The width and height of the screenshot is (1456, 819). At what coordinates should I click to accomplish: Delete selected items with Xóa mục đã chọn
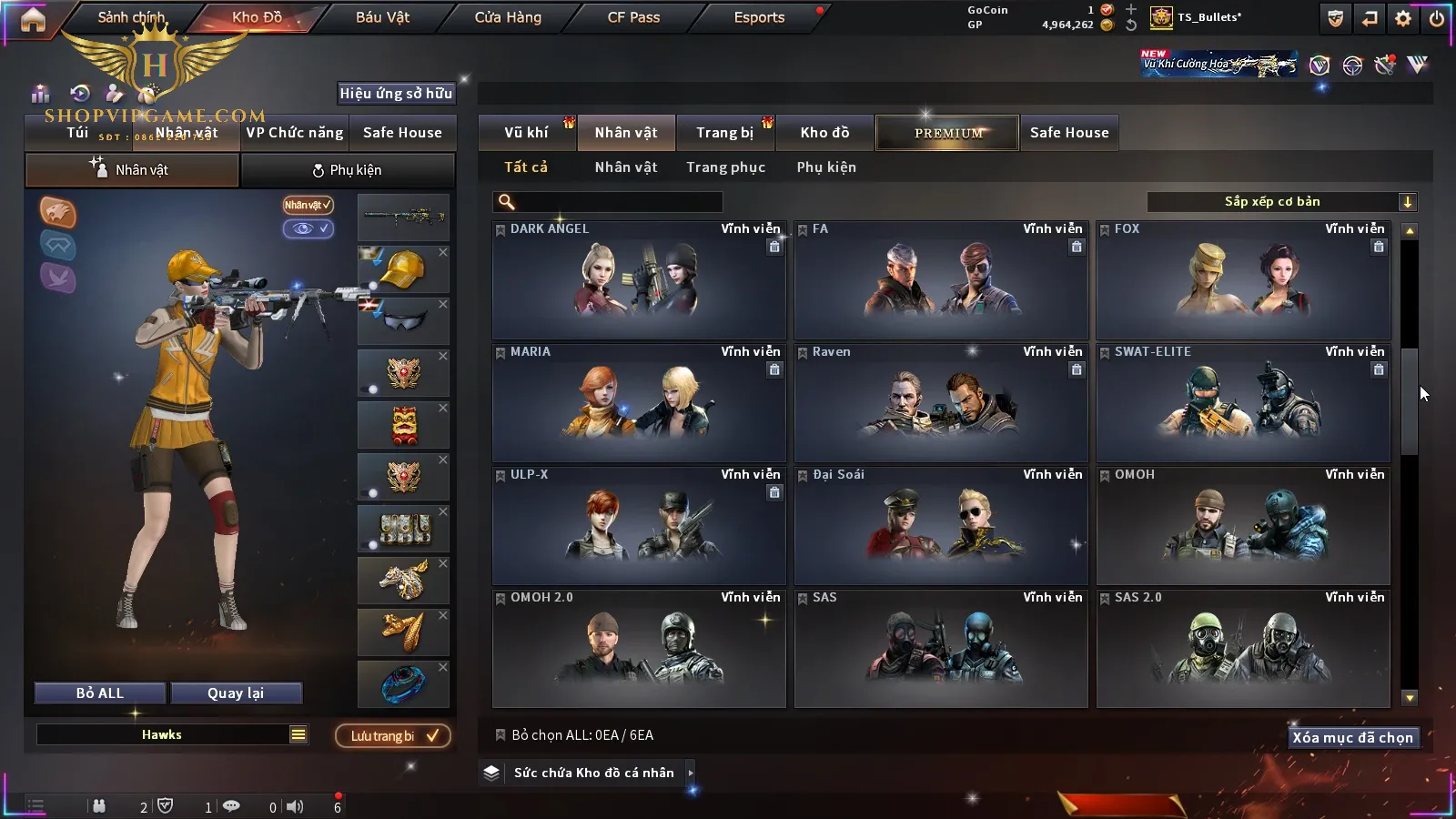pos(1352,737)
